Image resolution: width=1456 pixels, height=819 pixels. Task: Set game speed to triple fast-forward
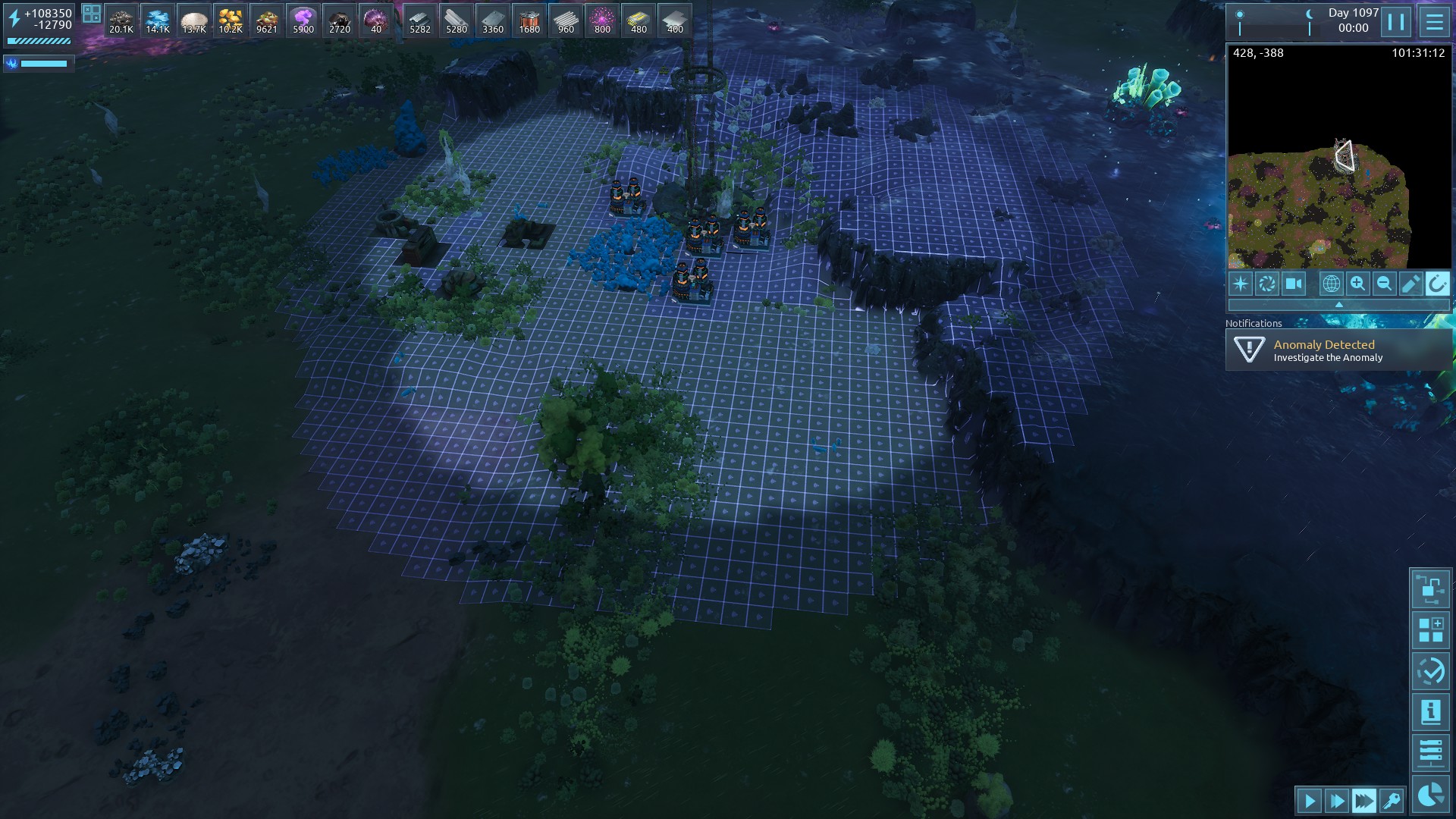coord(1363,801)
